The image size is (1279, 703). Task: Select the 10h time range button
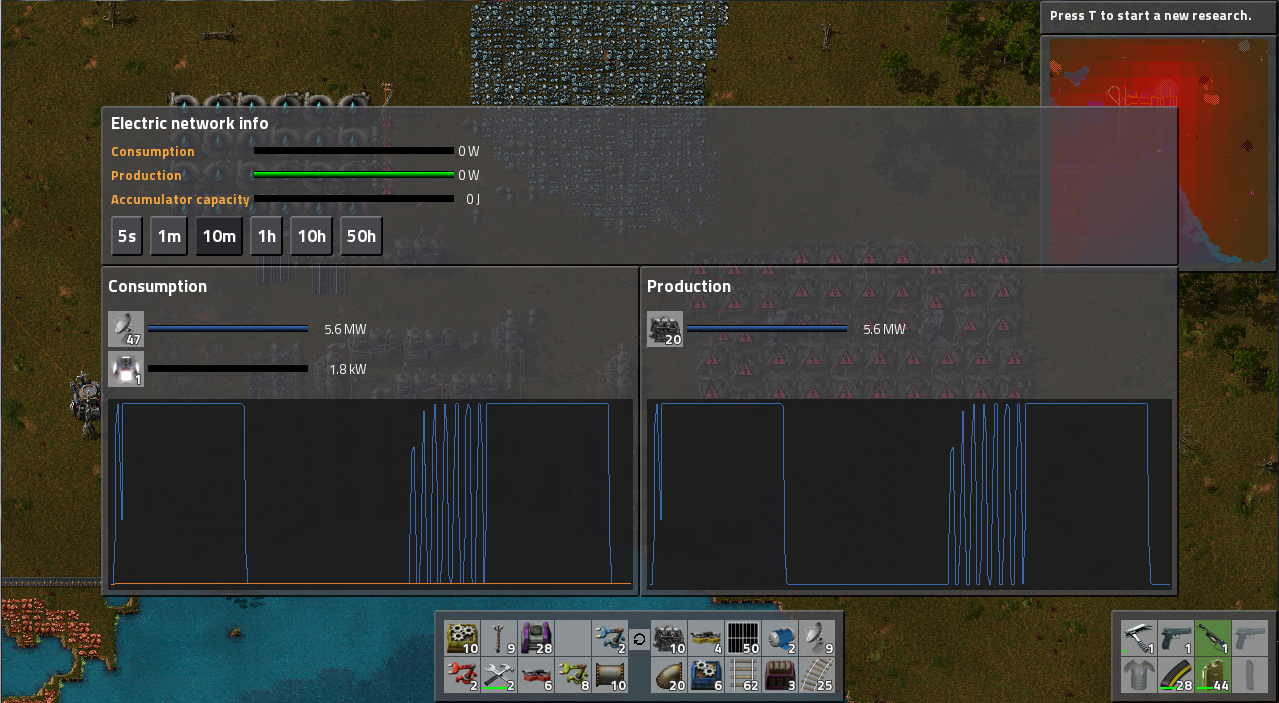coord(311,237)
